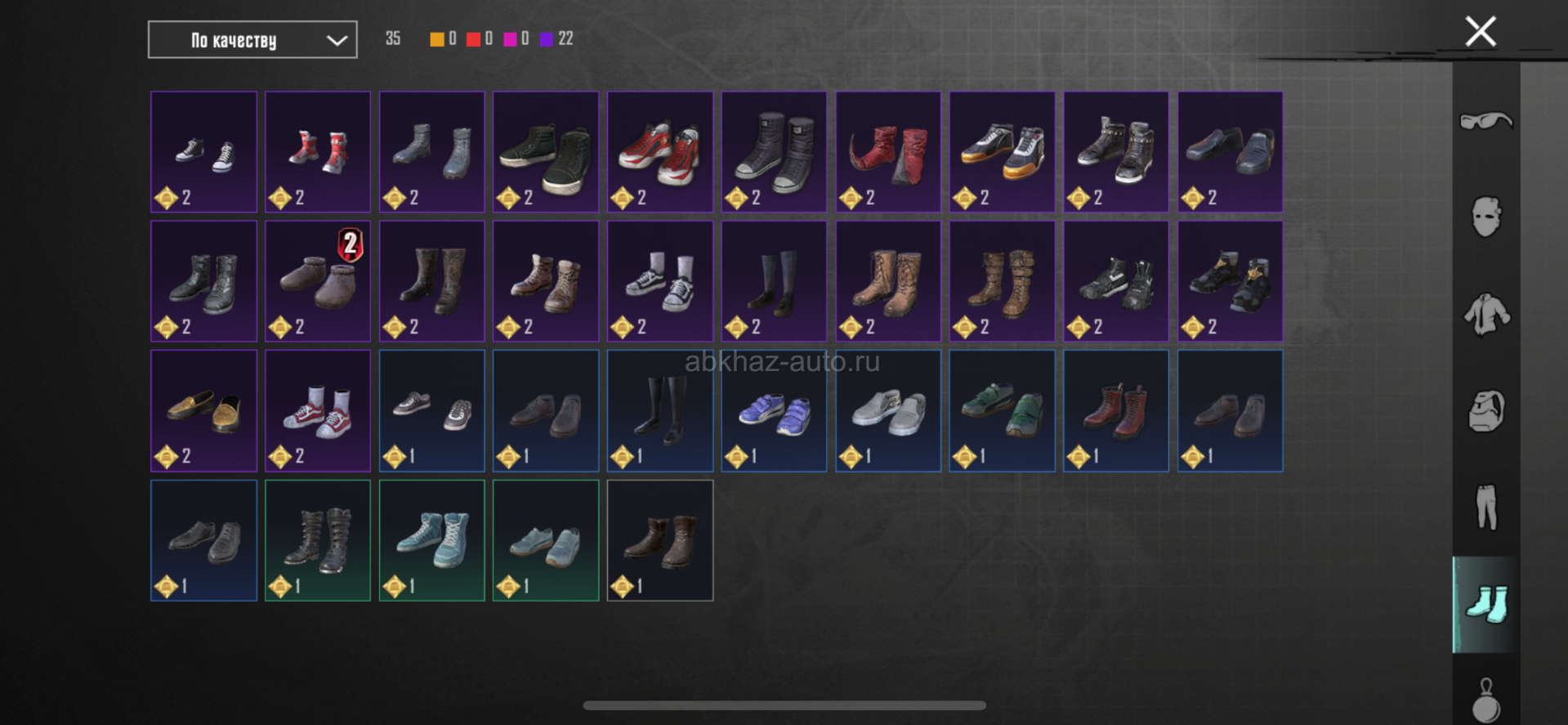Select the red pointed jester boots

click(888, 152)
